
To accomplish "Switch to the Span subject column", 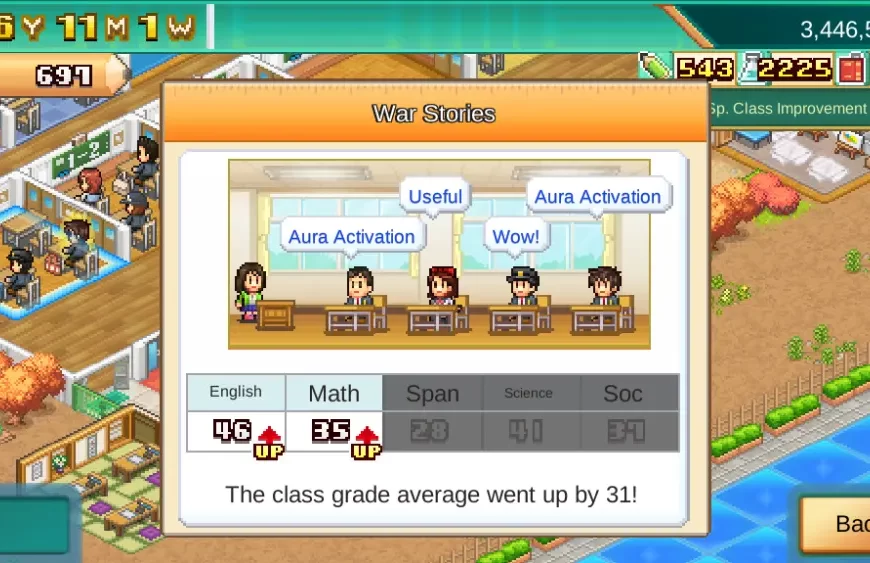I will pos(432,393).
